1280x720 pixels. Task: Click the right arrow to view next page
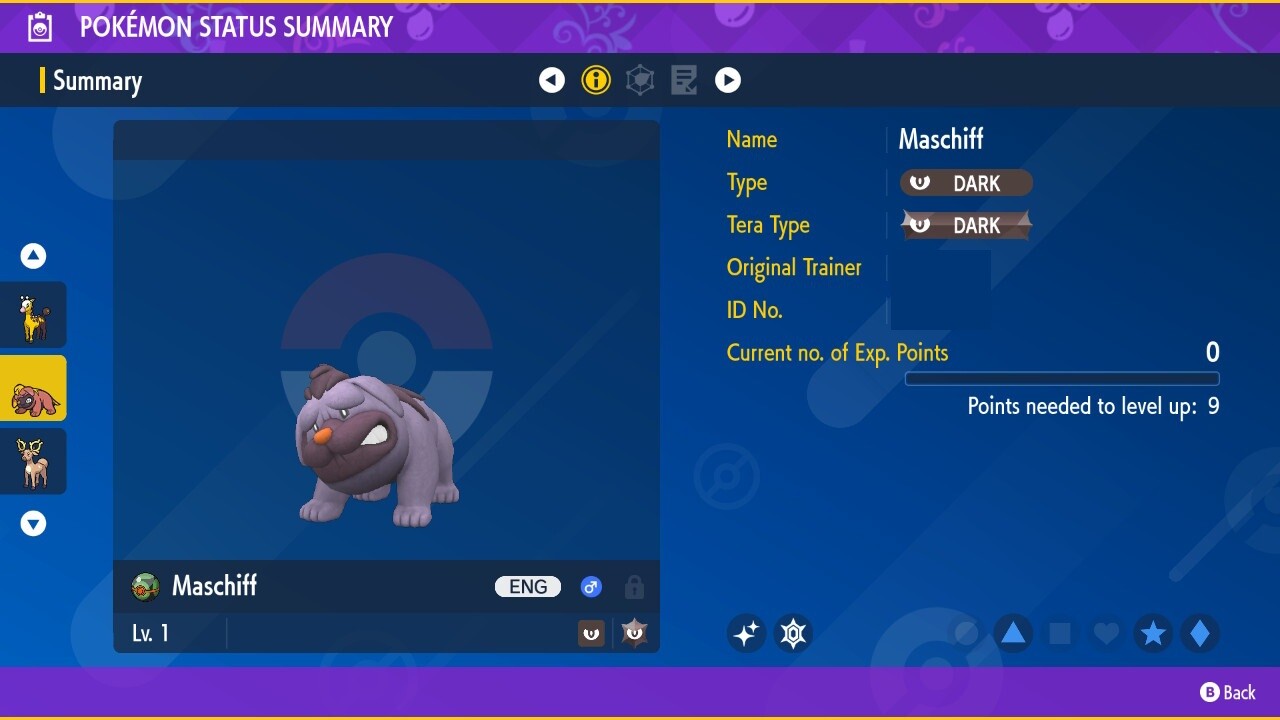click(x=728, y=80)
